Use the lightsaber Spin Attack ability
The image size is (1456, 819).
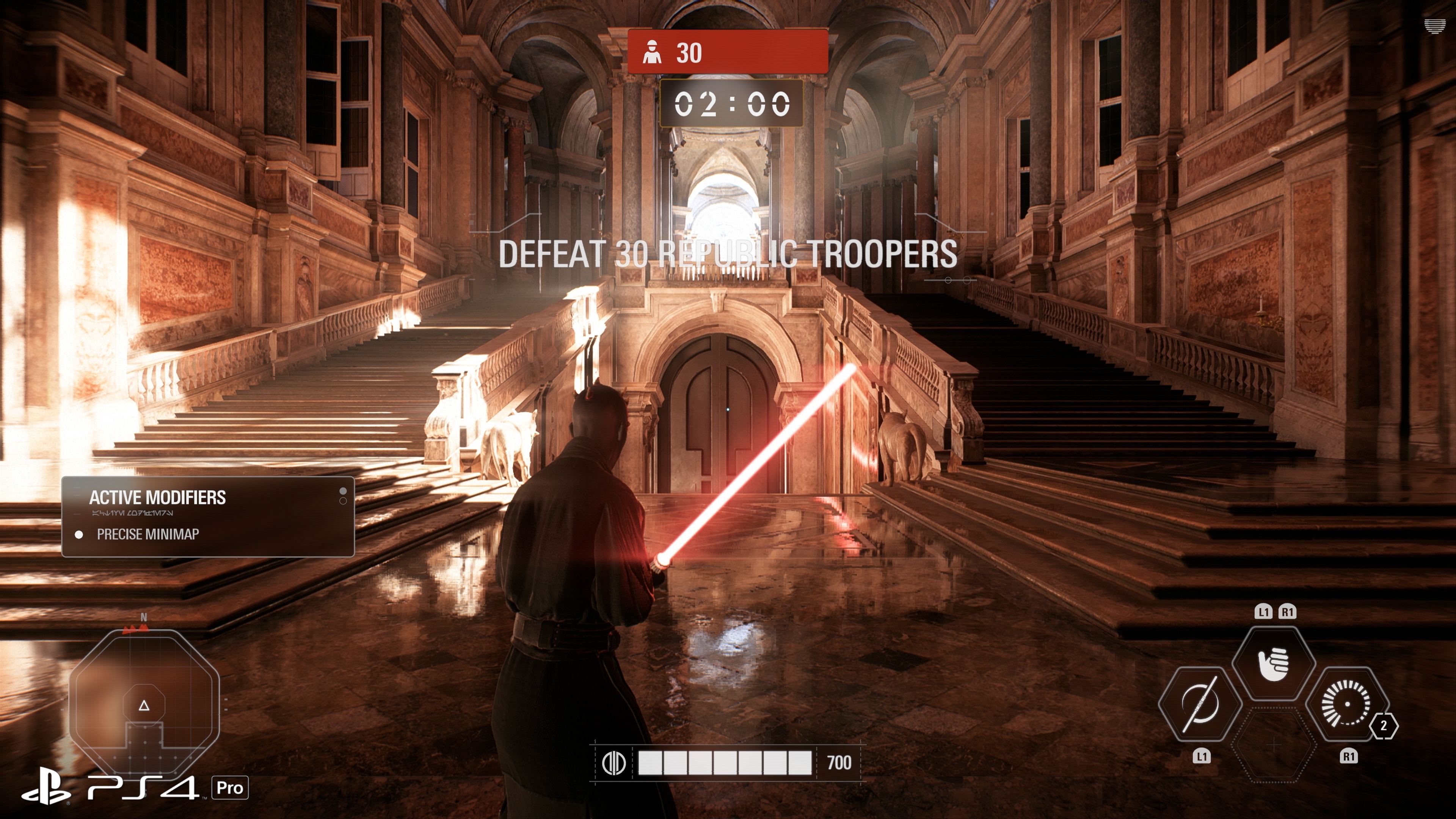[1199, 704]
